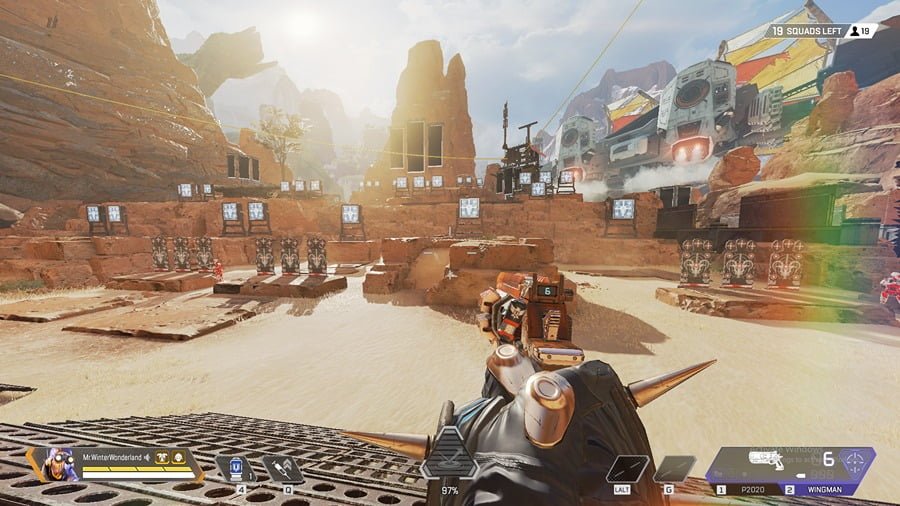Use the syringe tactical ability icon
The height and width of the screenshot is (506, 900).
tap(283, 468)
